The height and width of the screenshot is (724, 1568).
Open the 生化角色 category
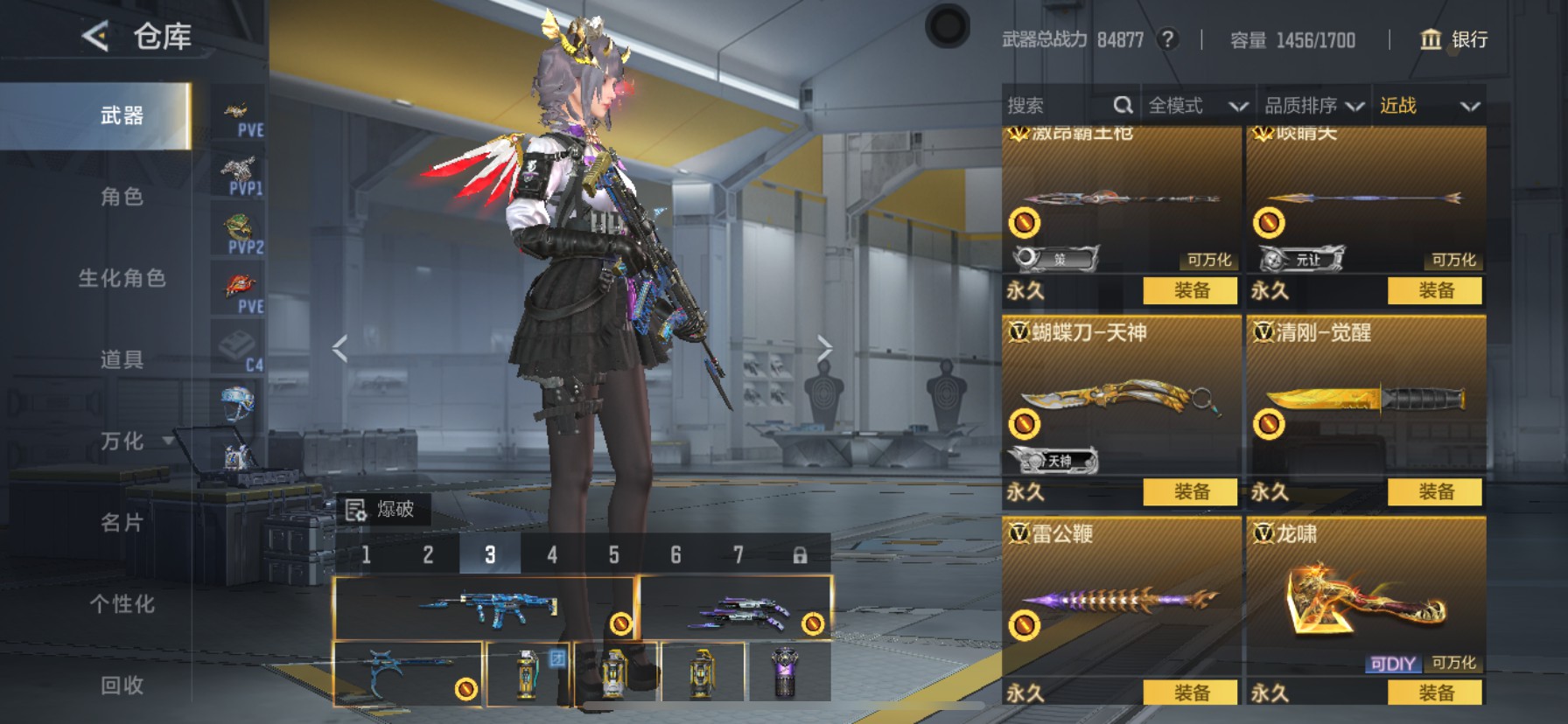click(x=122, y=278)
